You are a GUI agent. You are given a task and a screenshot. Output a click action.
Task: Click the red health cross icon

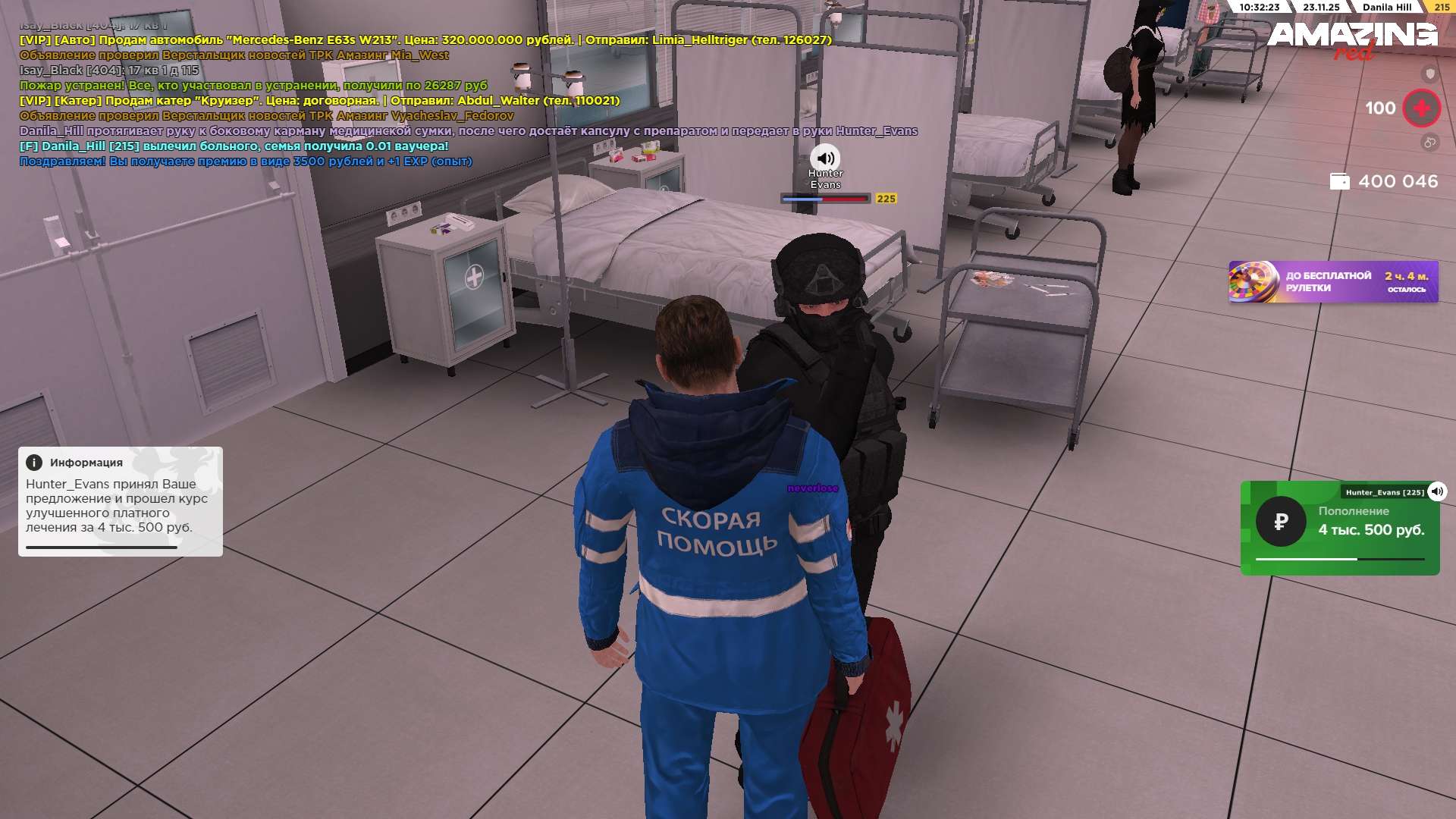point(1421,108)
